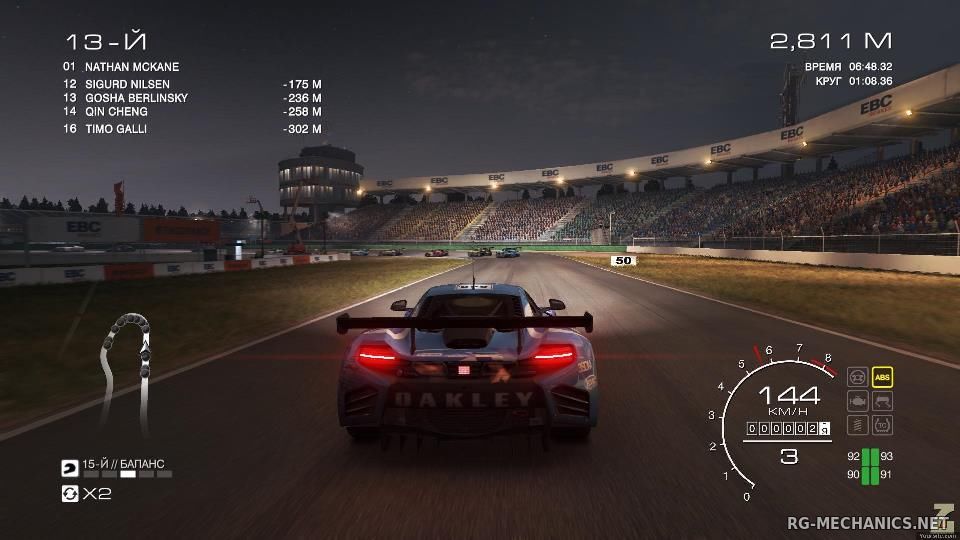Click the TC traction control icon

click(x=882, y=425)
